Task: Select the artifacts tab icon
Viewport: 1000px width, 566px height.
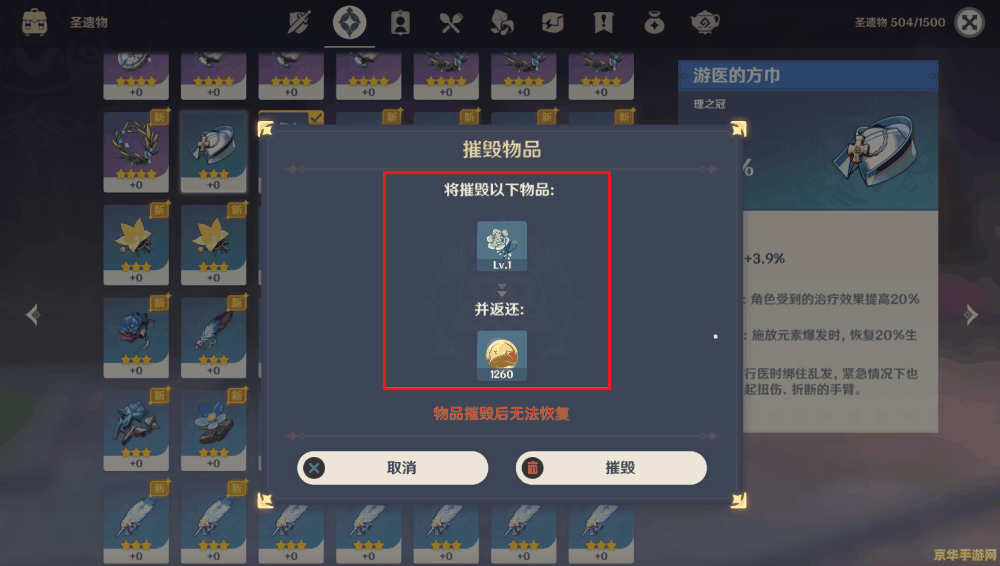Action: pyautogui.click(x=349, y=22)
